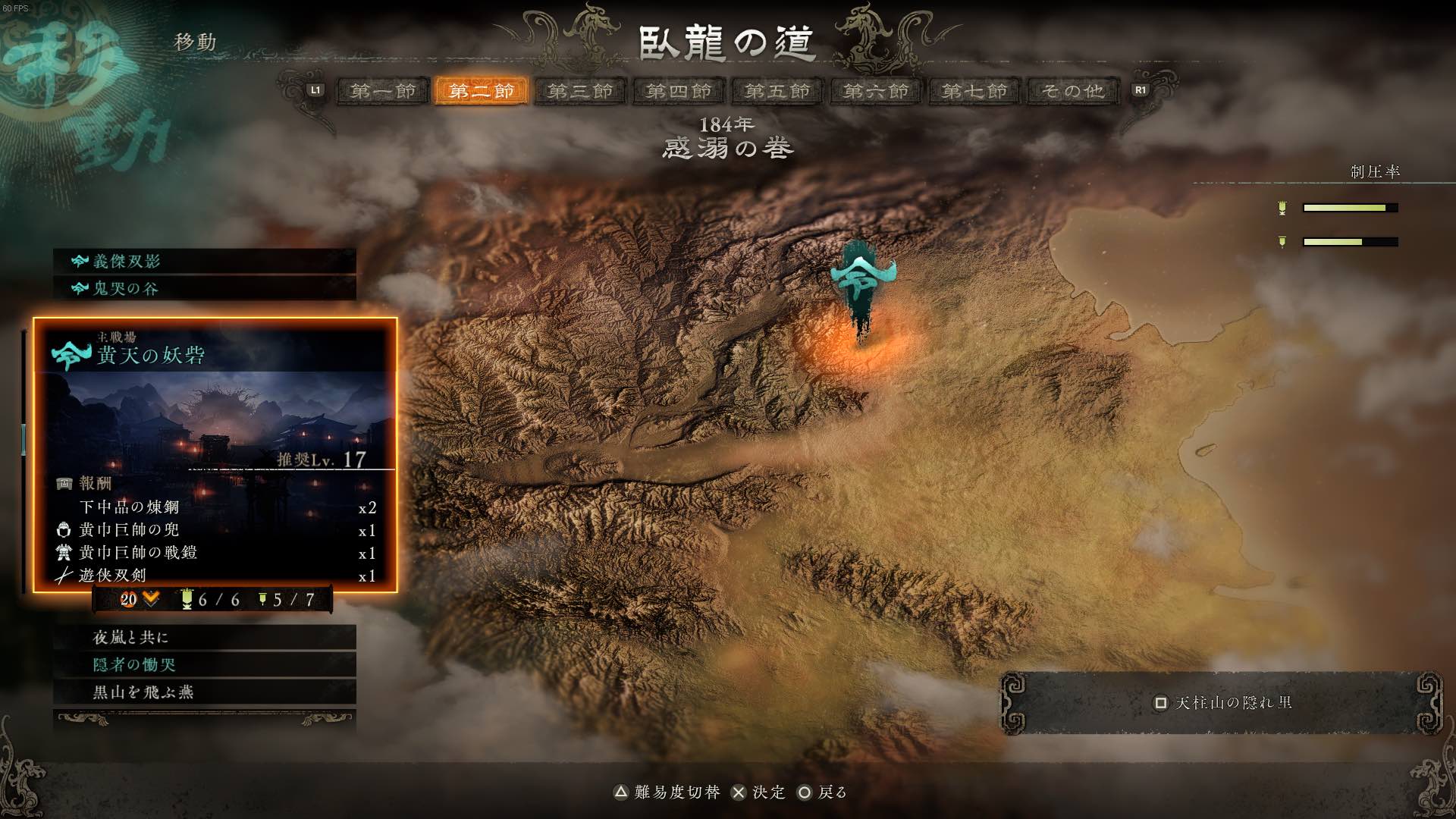Click the flag icon beside 黄天の妖砦

coord(71,354)
